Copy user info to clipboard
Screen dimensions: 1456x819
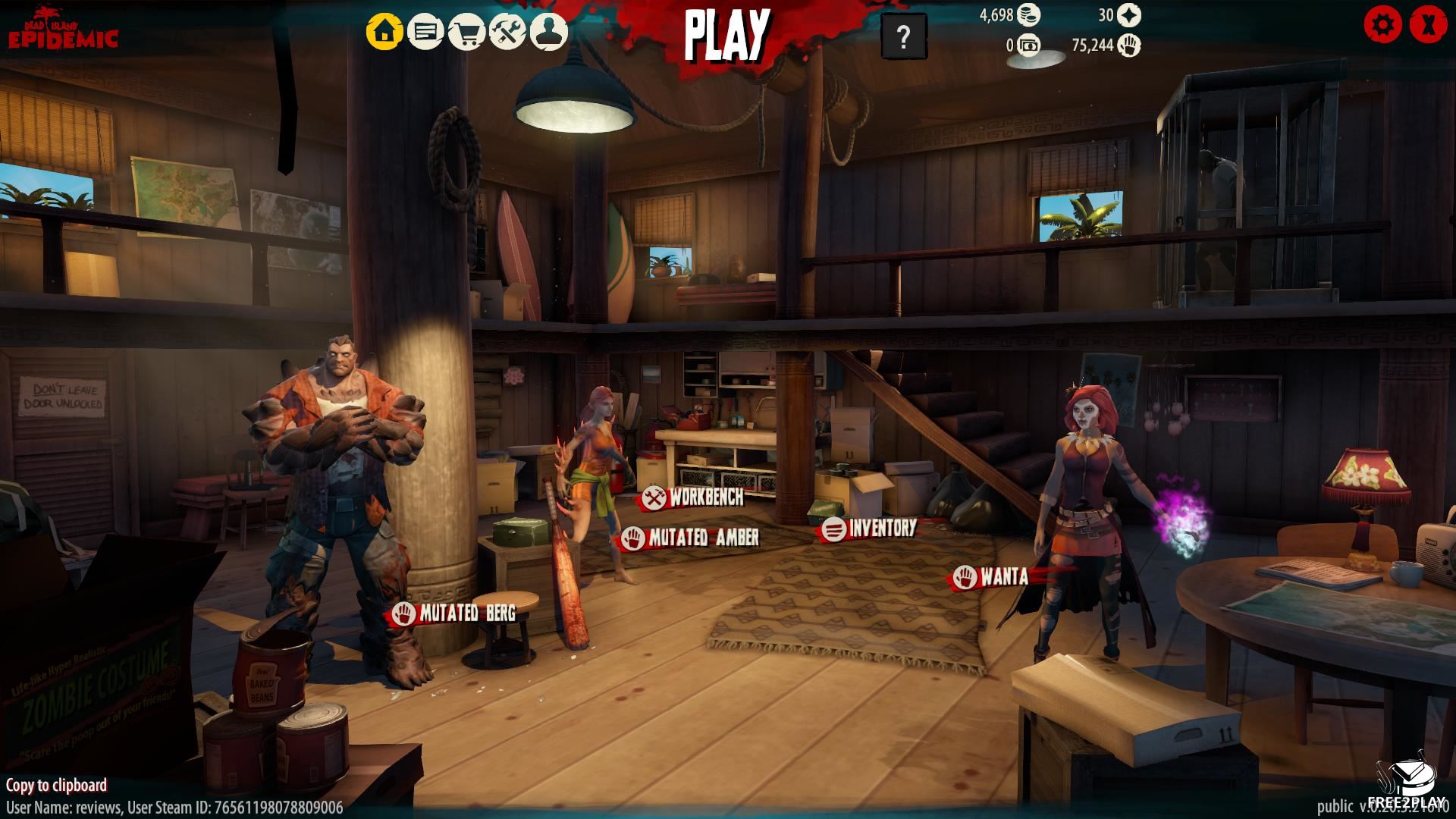tap(56, 785)
